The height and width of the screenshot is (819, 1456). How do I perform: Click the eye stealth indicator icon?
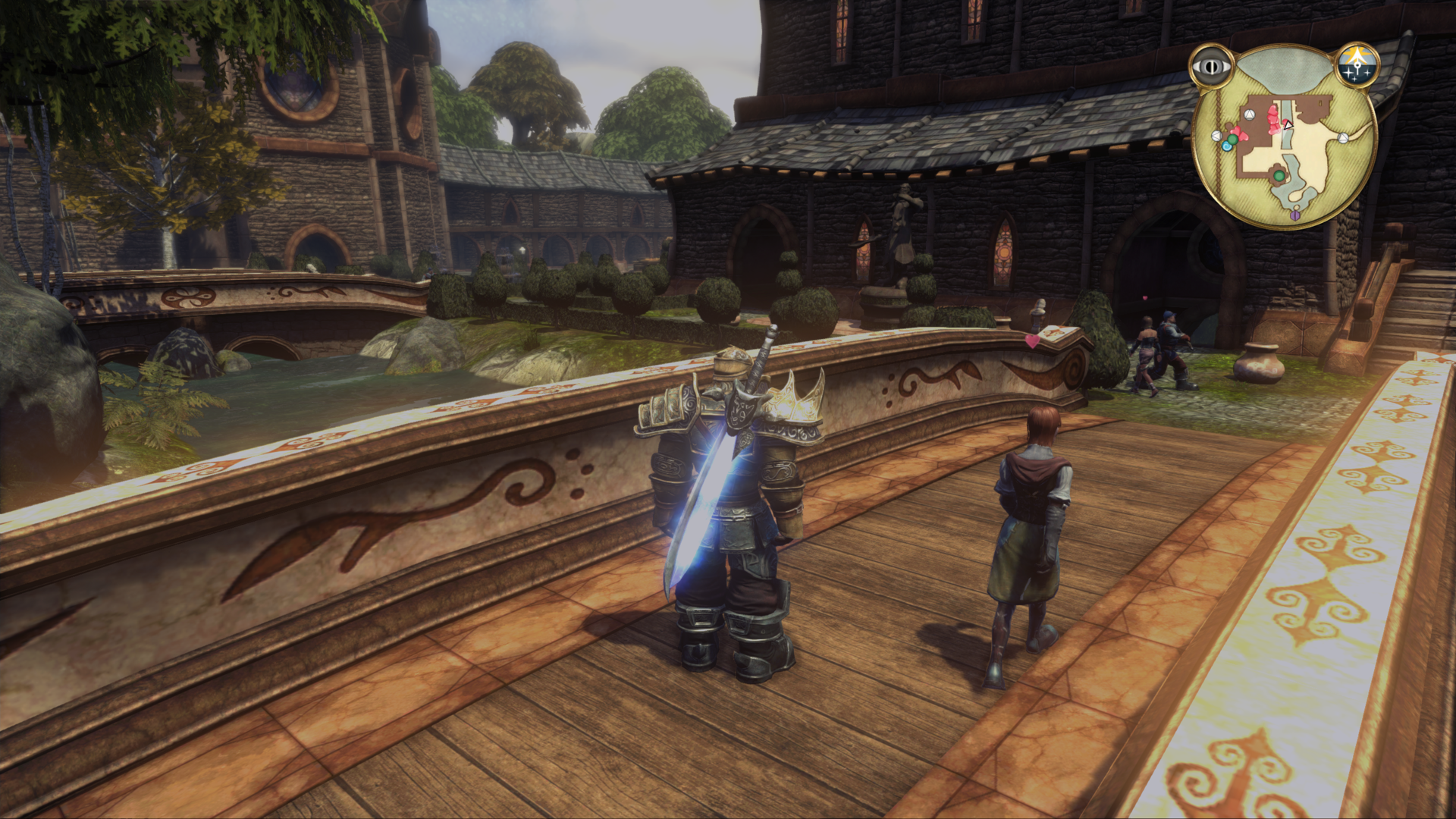(1212, 67)
